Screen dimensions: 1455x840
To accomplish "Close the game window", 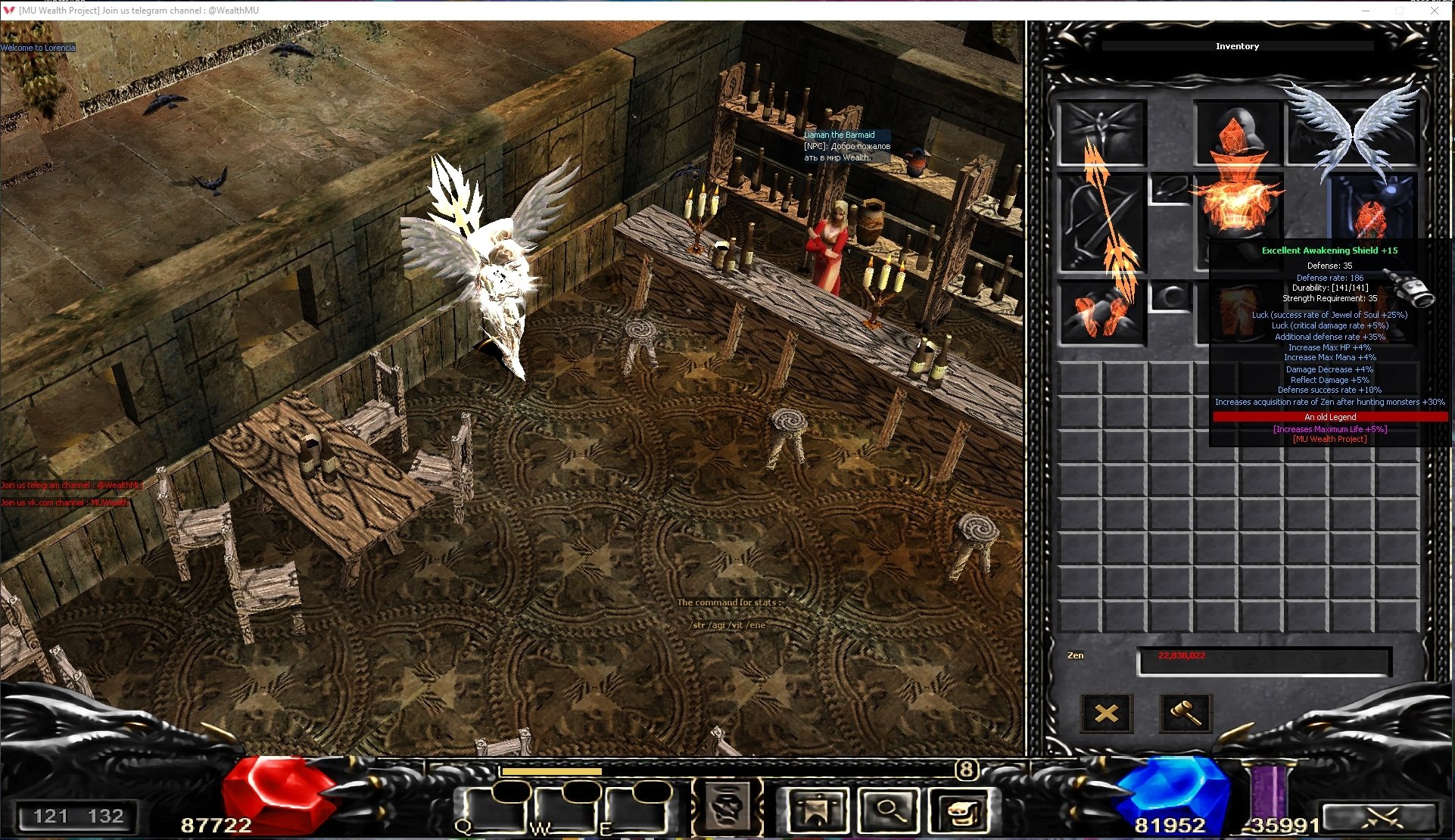I will tap(1435, 11).
